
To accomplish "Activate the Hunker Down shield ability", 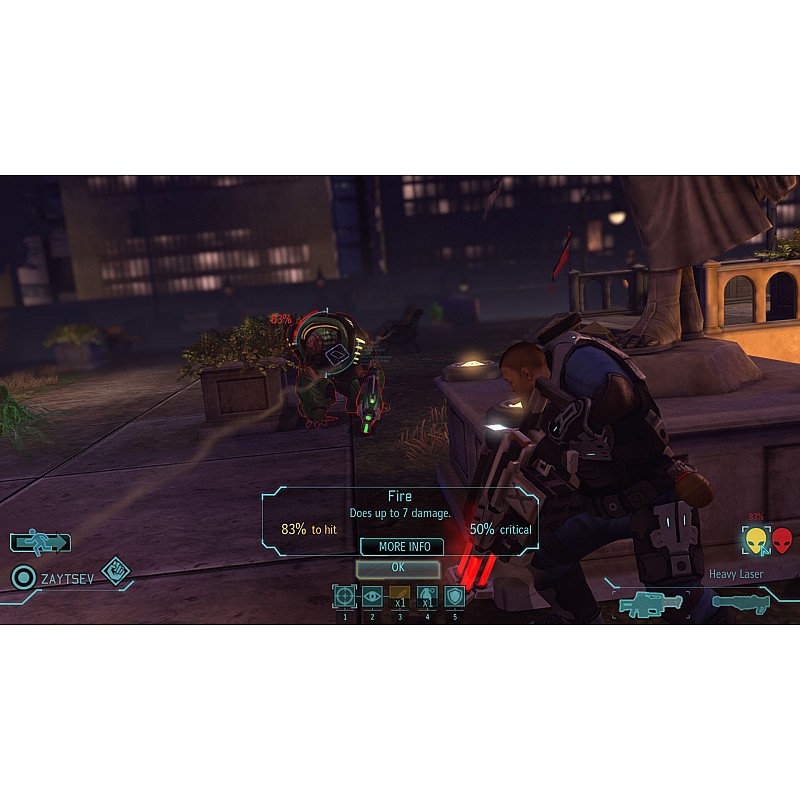I will pos(455,597).
